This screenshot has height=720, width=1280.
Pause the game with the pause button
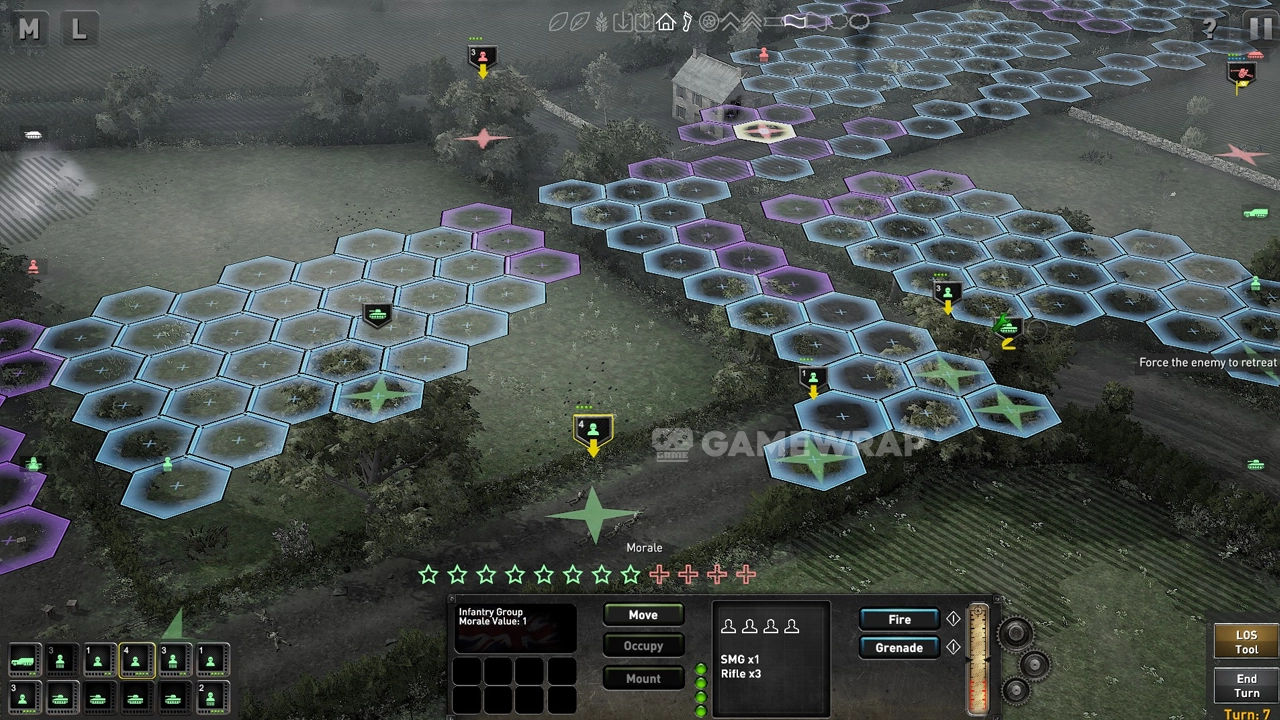click(1257, 27)
